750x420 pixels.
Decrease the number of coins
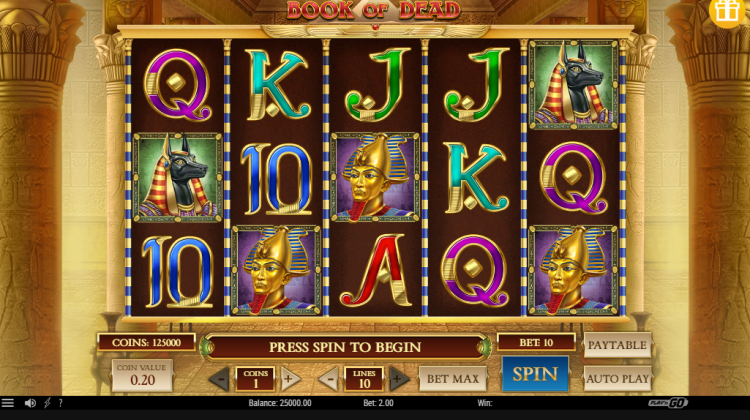pos(220,379)
